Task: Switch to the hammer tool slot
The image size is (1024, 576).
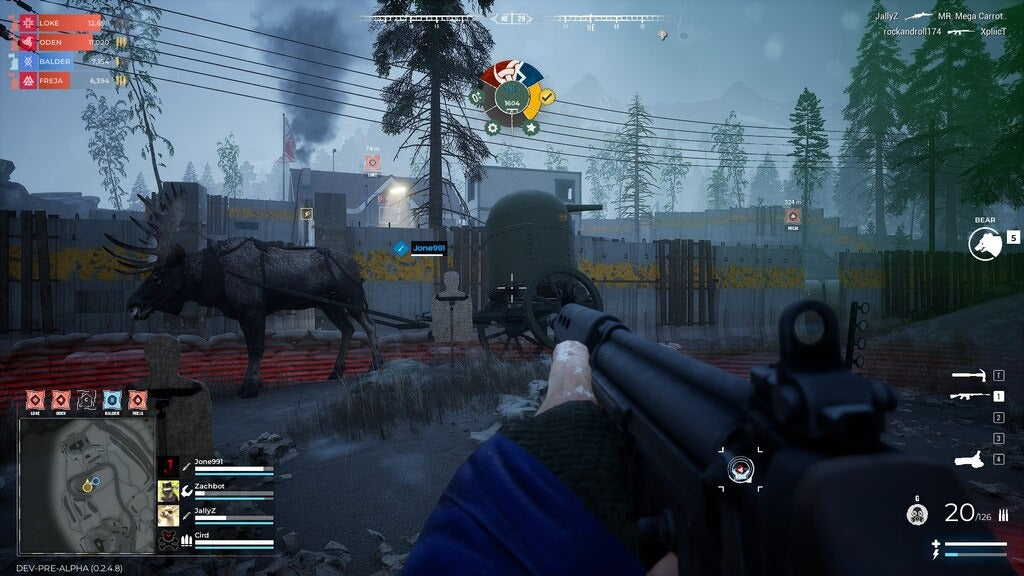Action: pyautogui.click(x=969, y=376)
